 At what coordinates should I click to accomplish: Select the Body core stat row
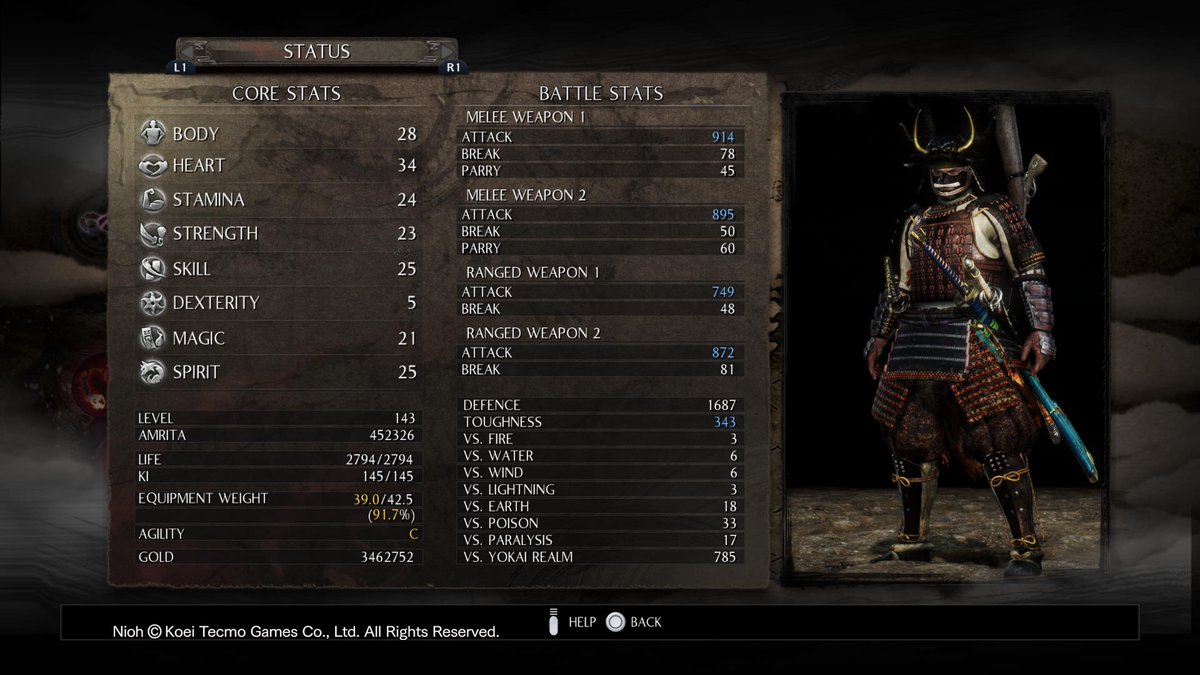pos(277,134)
